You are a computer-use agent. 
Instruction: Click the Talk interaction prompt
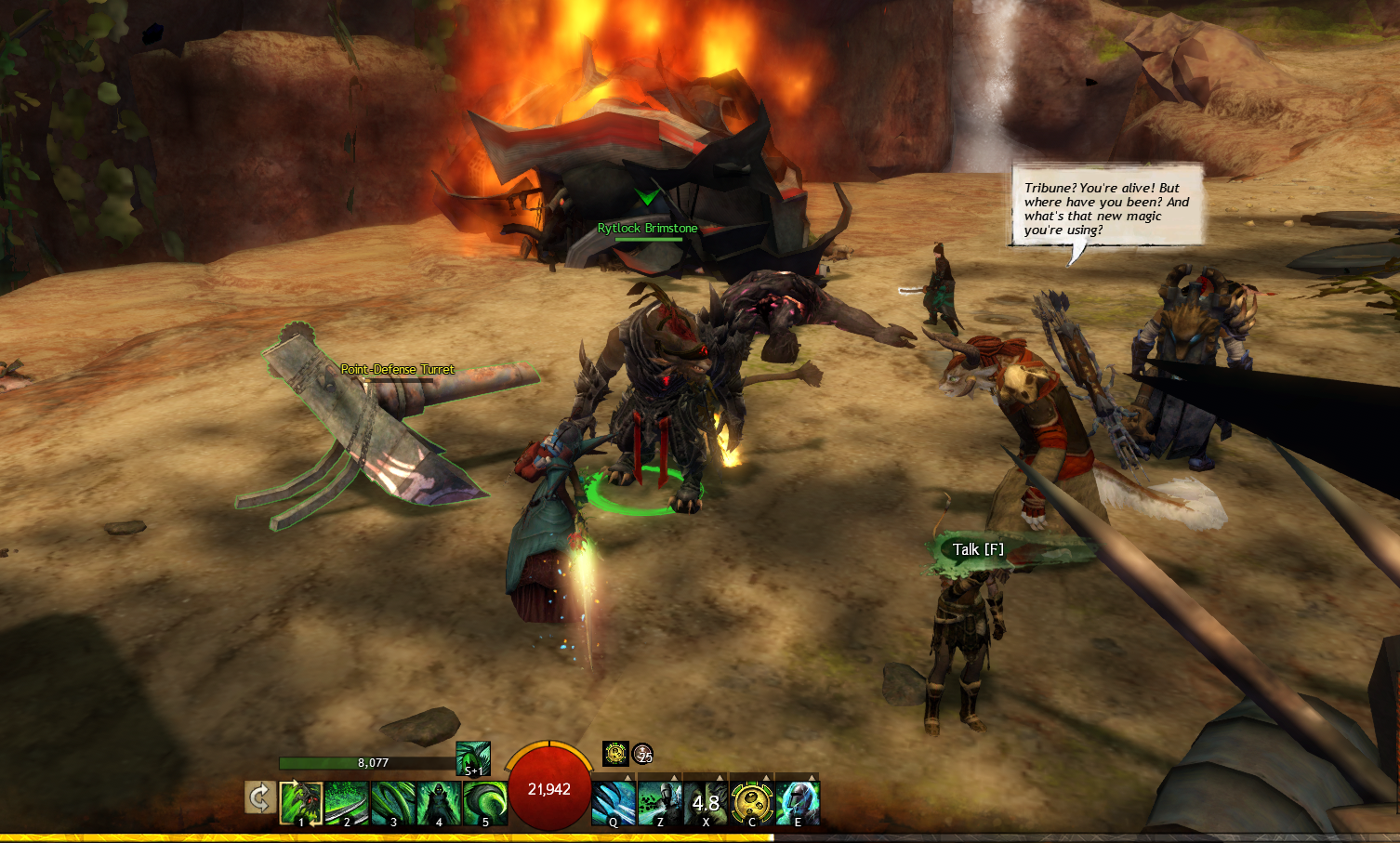(x=979, y=549)
